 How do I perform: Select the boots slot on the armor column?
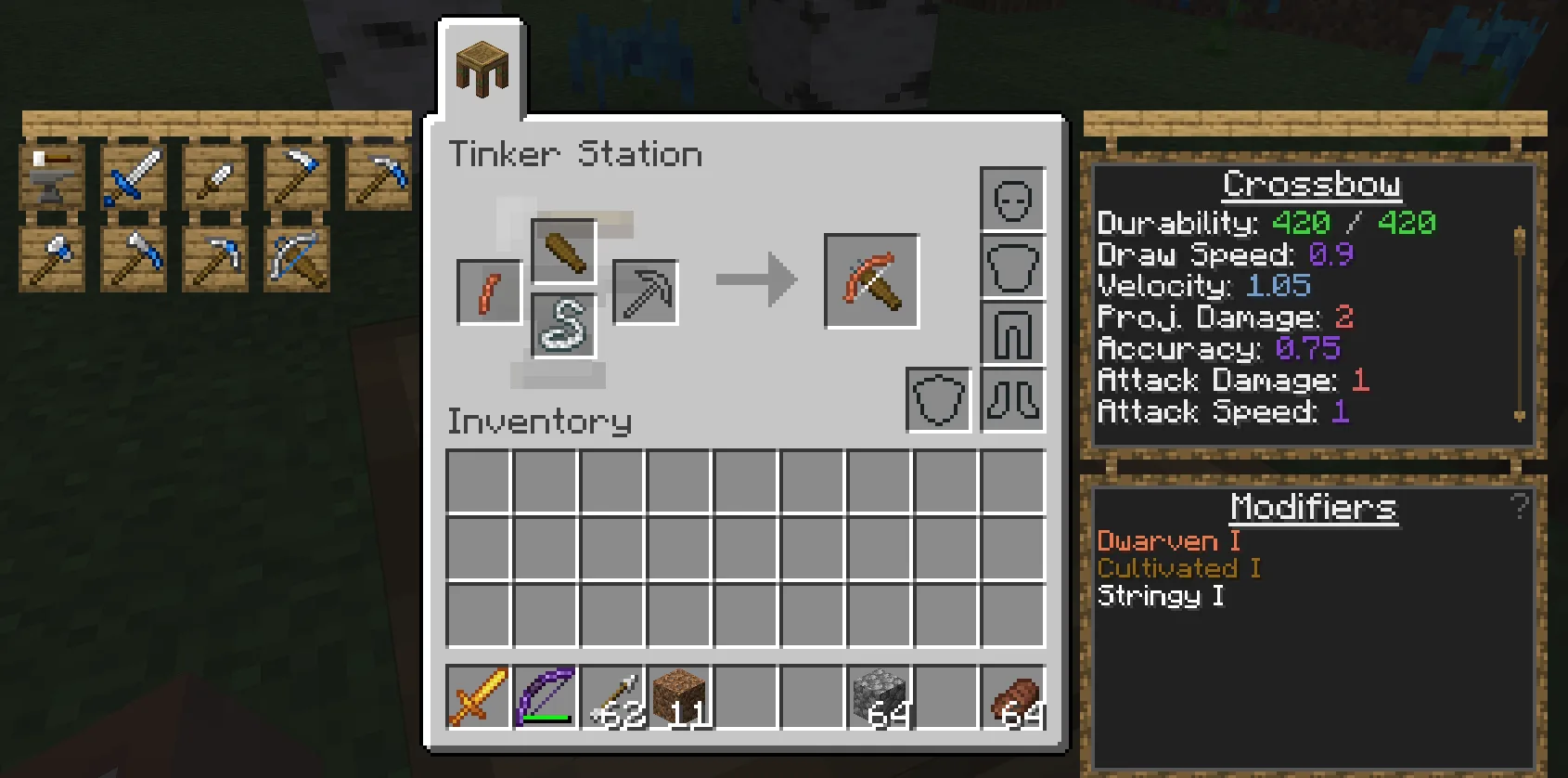1012,399
